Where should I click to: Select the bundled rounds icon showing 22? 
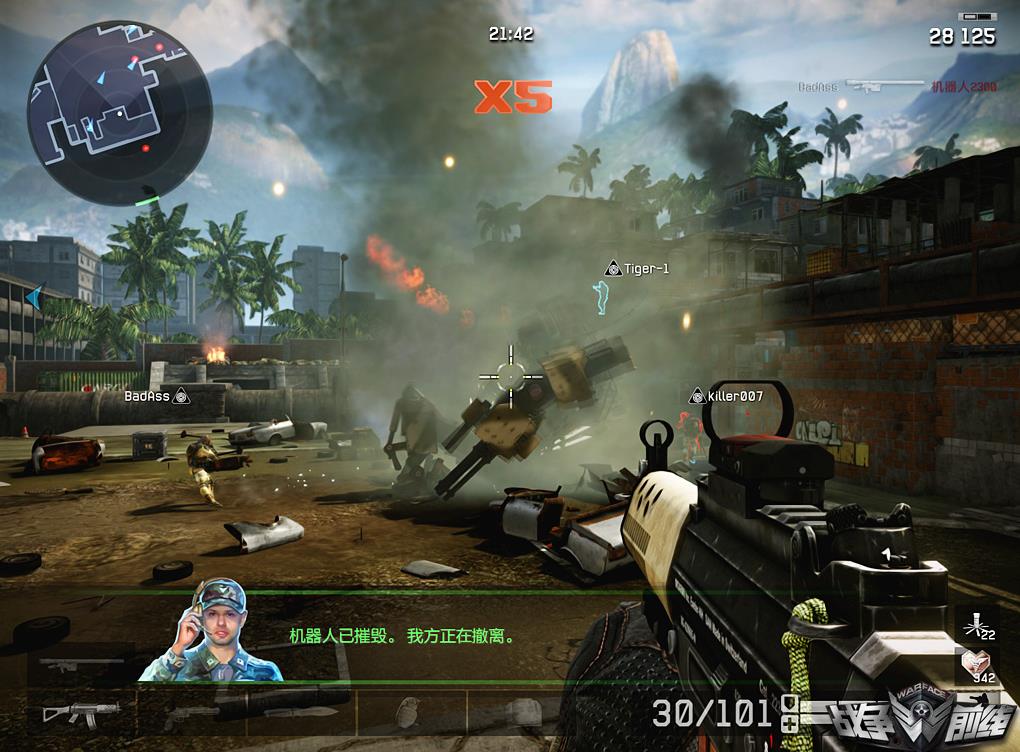[x=975, y=625]
